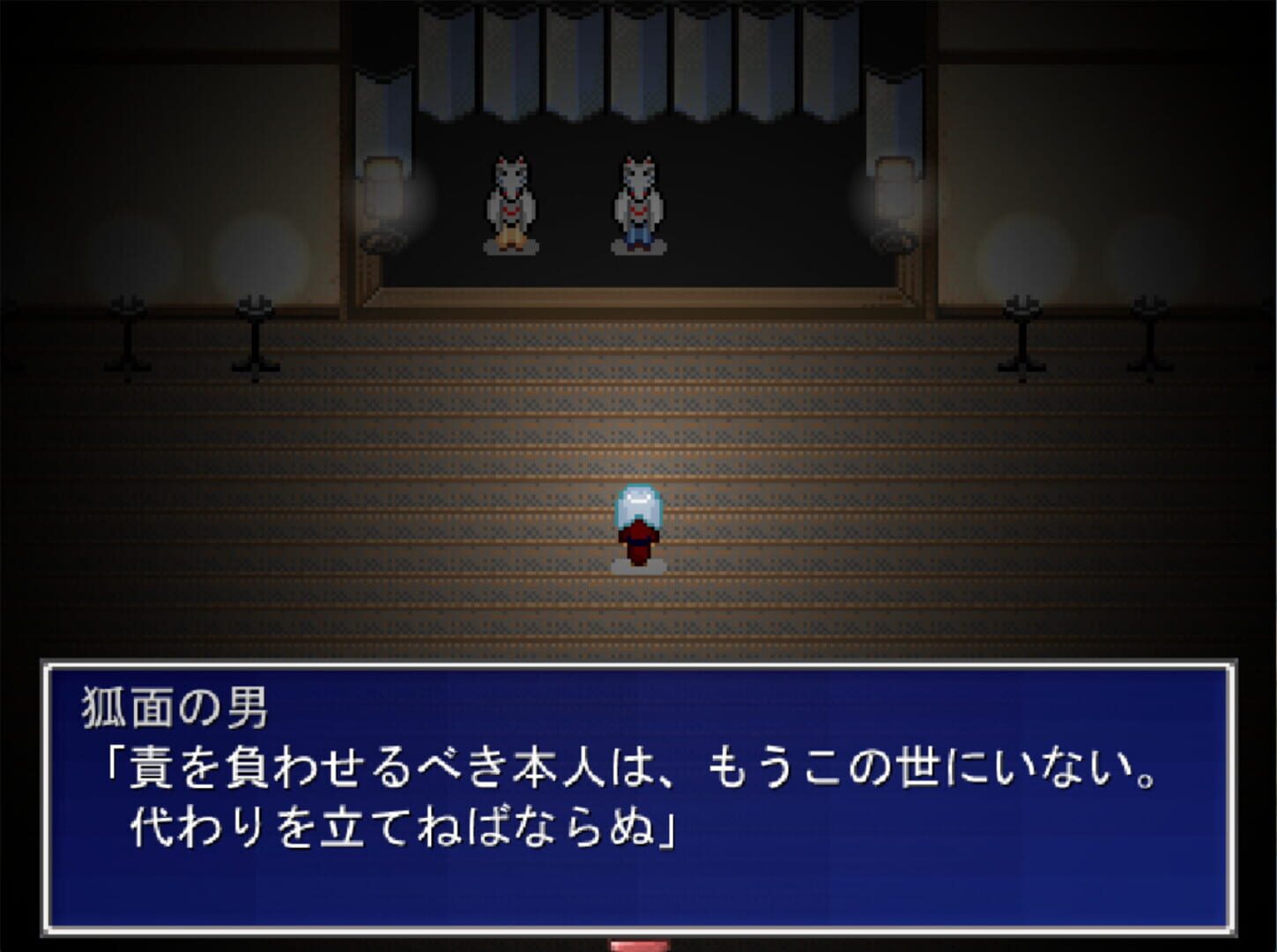The height and width of the screenshot is (952, 1277).
Task: Click the glowing lantern on the left wall
Action: (385, 194)
